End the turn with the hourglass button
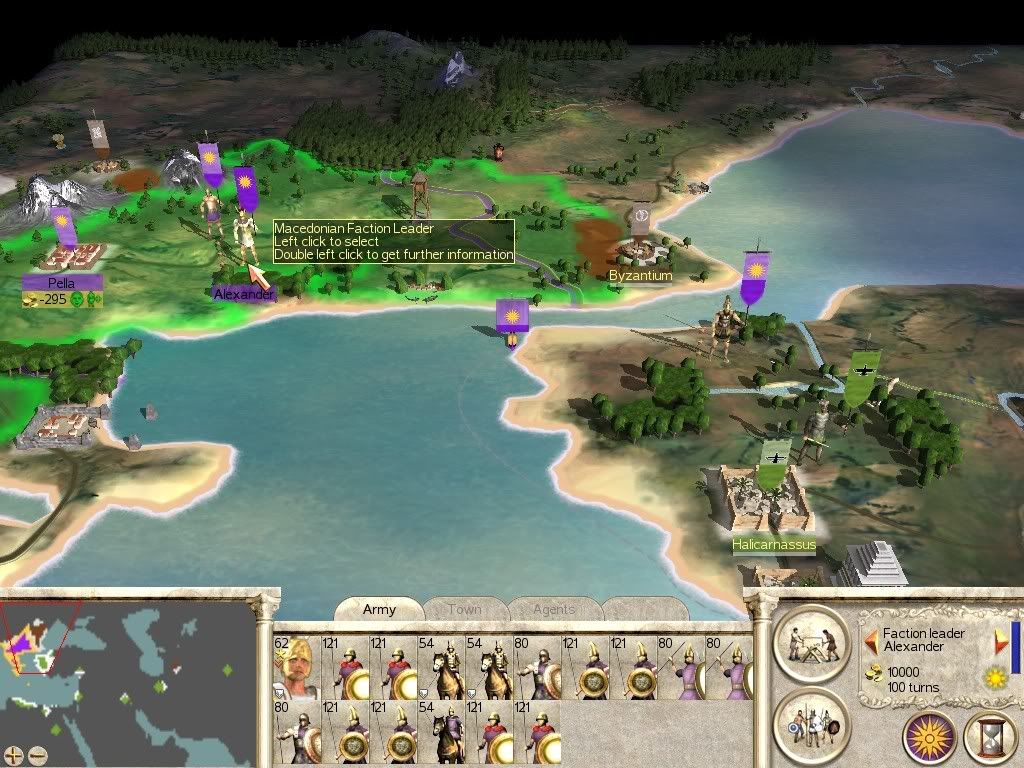Viewport: 1024px width, 768px height. pyautogui.click(x=989, y=738)
